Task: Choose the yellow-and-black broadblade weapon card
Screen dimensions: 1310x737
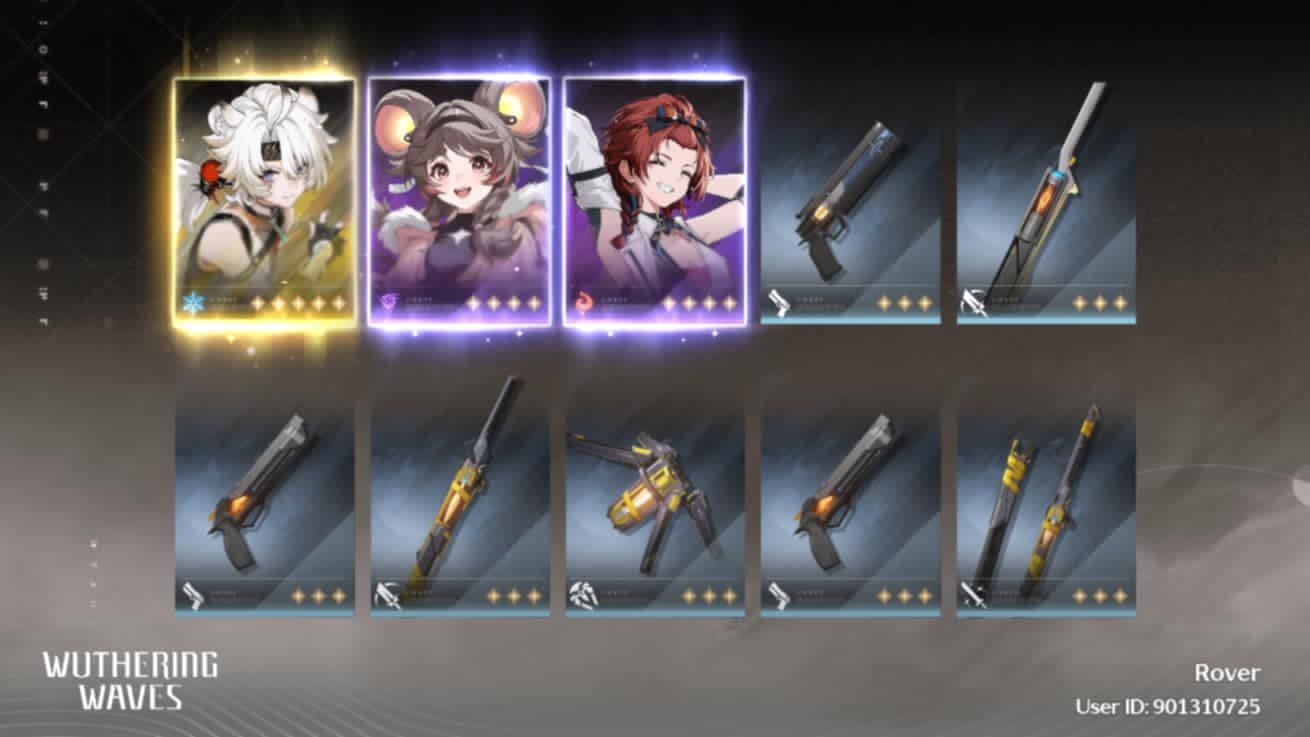Action: coord(460,495)
